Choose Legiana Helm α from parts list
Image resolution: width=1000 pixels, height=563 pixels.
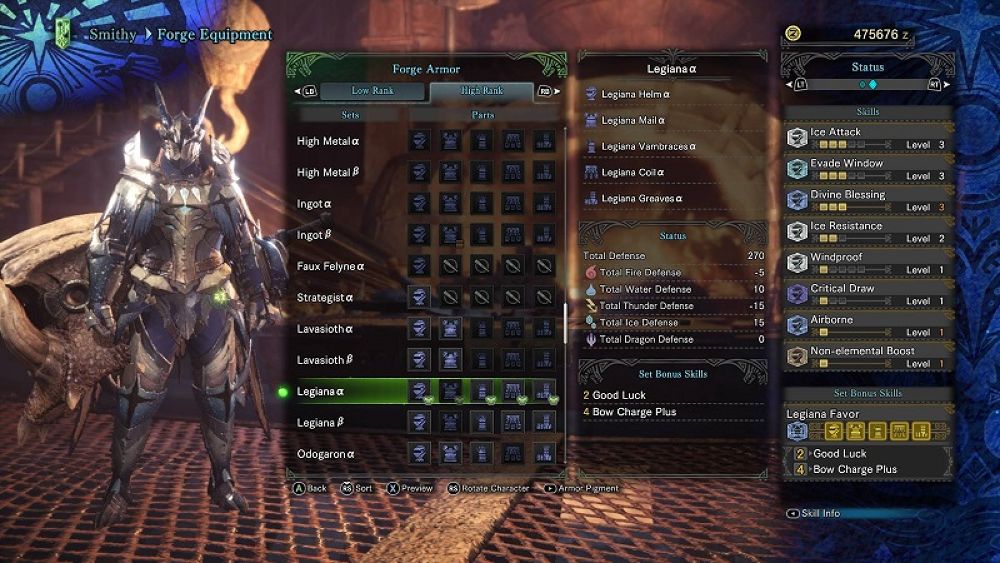tap(636, 94)
